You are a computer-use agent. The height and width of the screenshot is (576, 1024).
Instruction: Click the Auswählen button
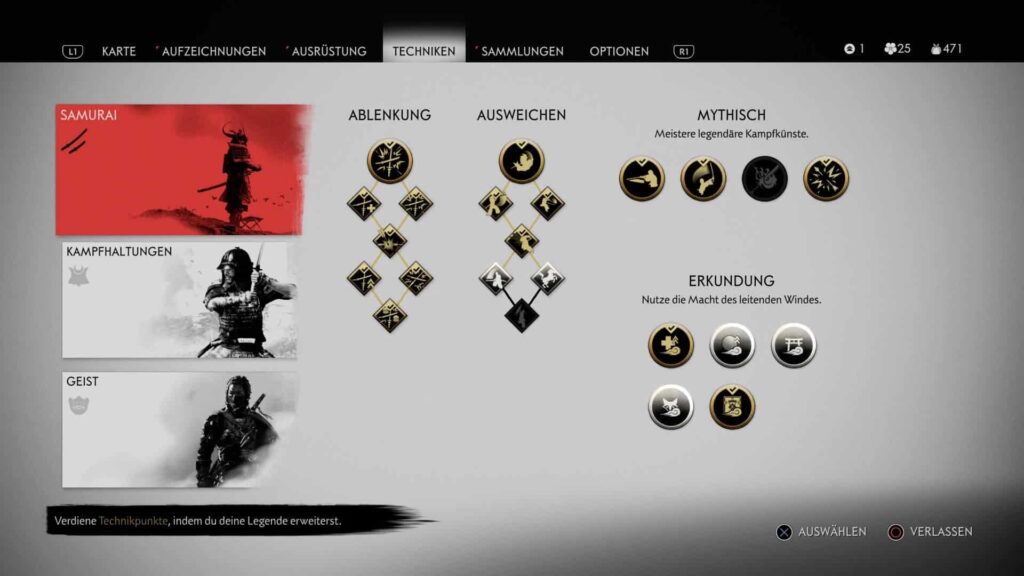[x=822, y=532]
